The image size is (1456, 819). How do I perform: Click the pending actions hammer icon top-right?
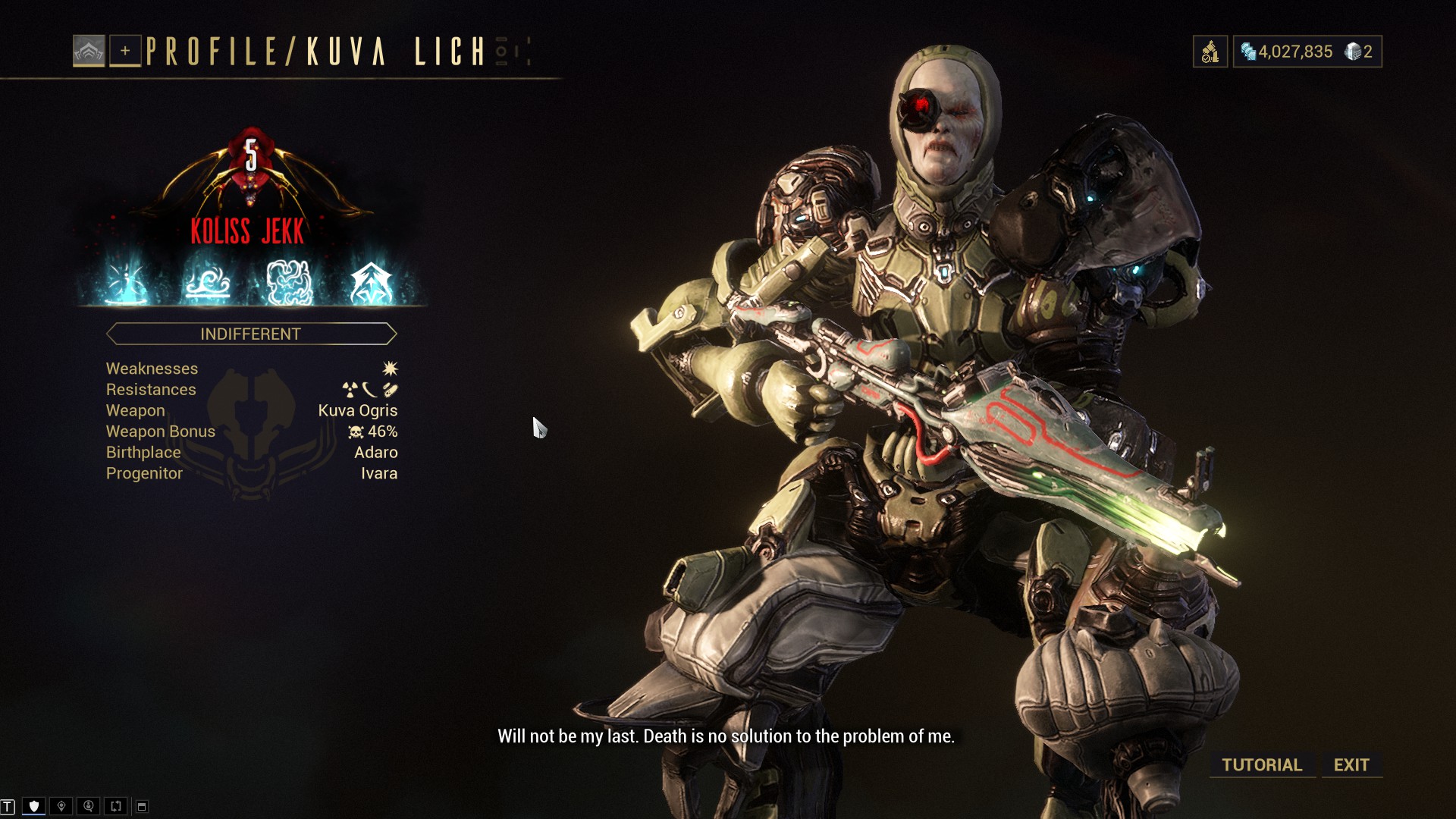point(1210,51)
